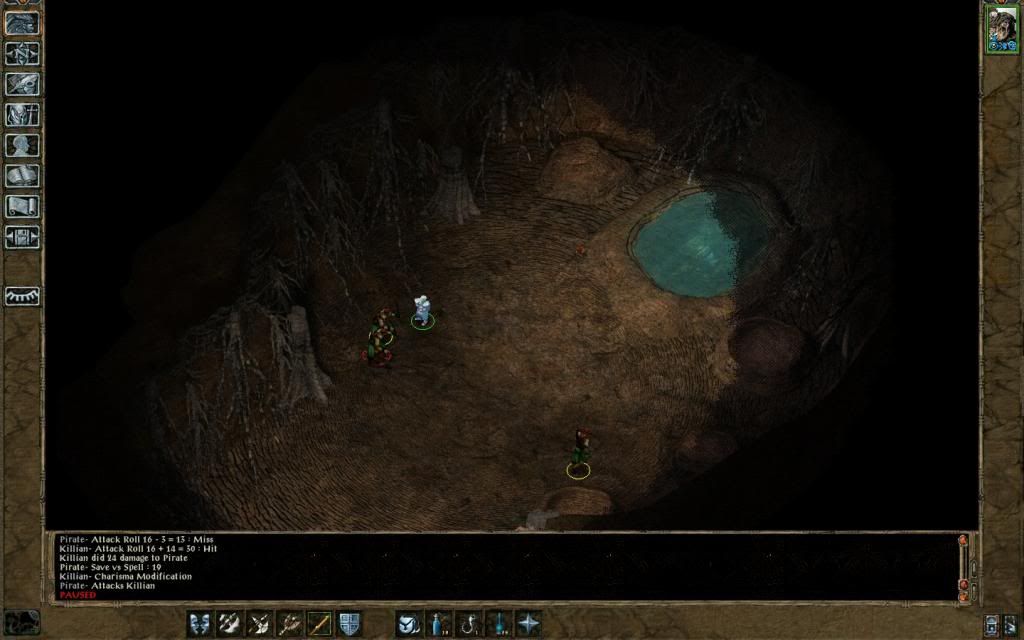
Task: Activate the talk masks action button
Action: (199, 622)
